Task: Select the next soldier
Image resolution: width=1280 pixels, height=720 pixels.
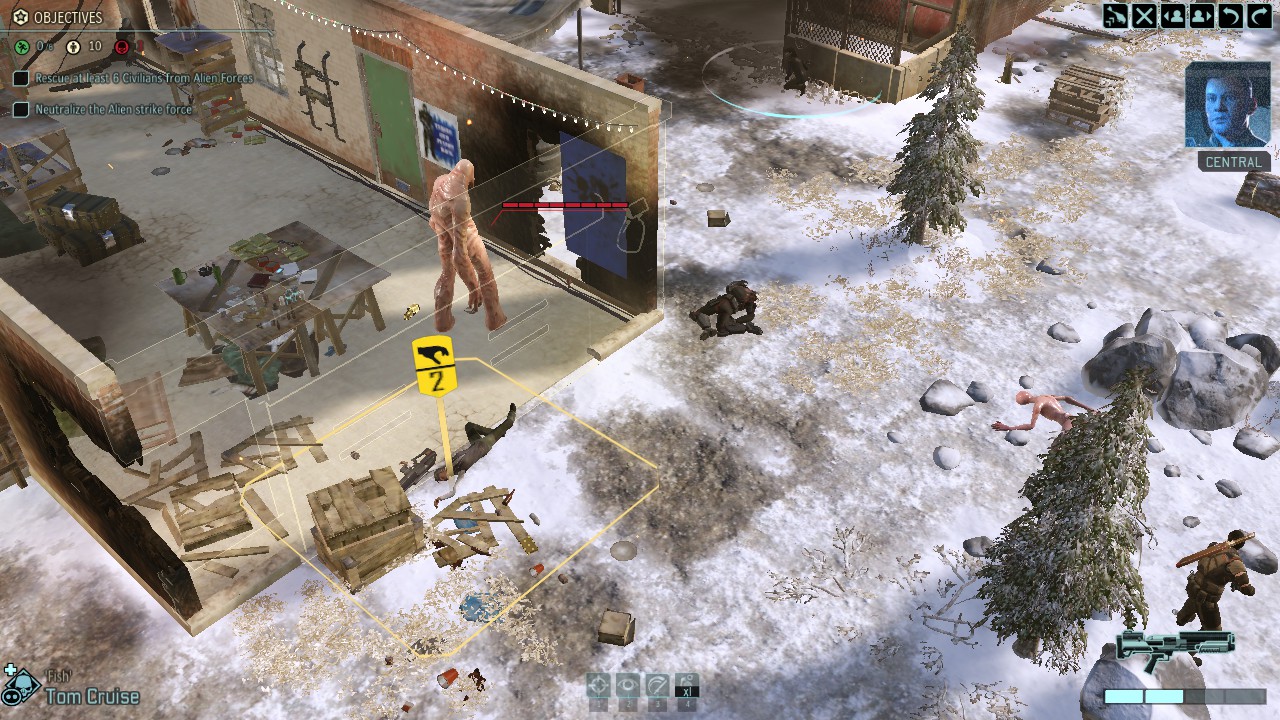Action: tap(1202, 15)
